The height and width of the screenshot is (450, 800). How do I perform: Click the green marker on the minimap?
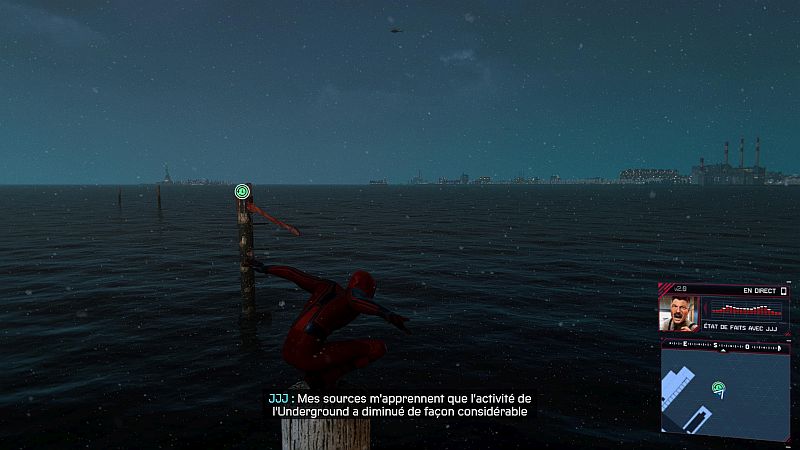pos(718,388)
